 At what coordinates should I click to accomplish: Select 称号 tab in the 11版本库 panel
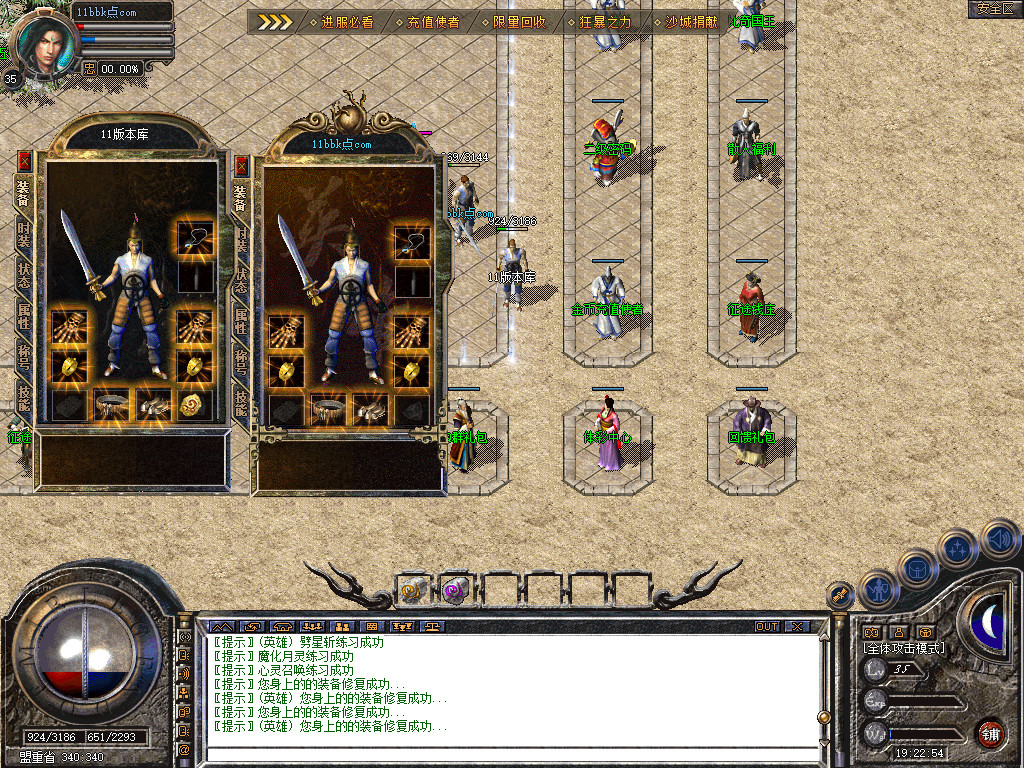click(x=24, y=357)
